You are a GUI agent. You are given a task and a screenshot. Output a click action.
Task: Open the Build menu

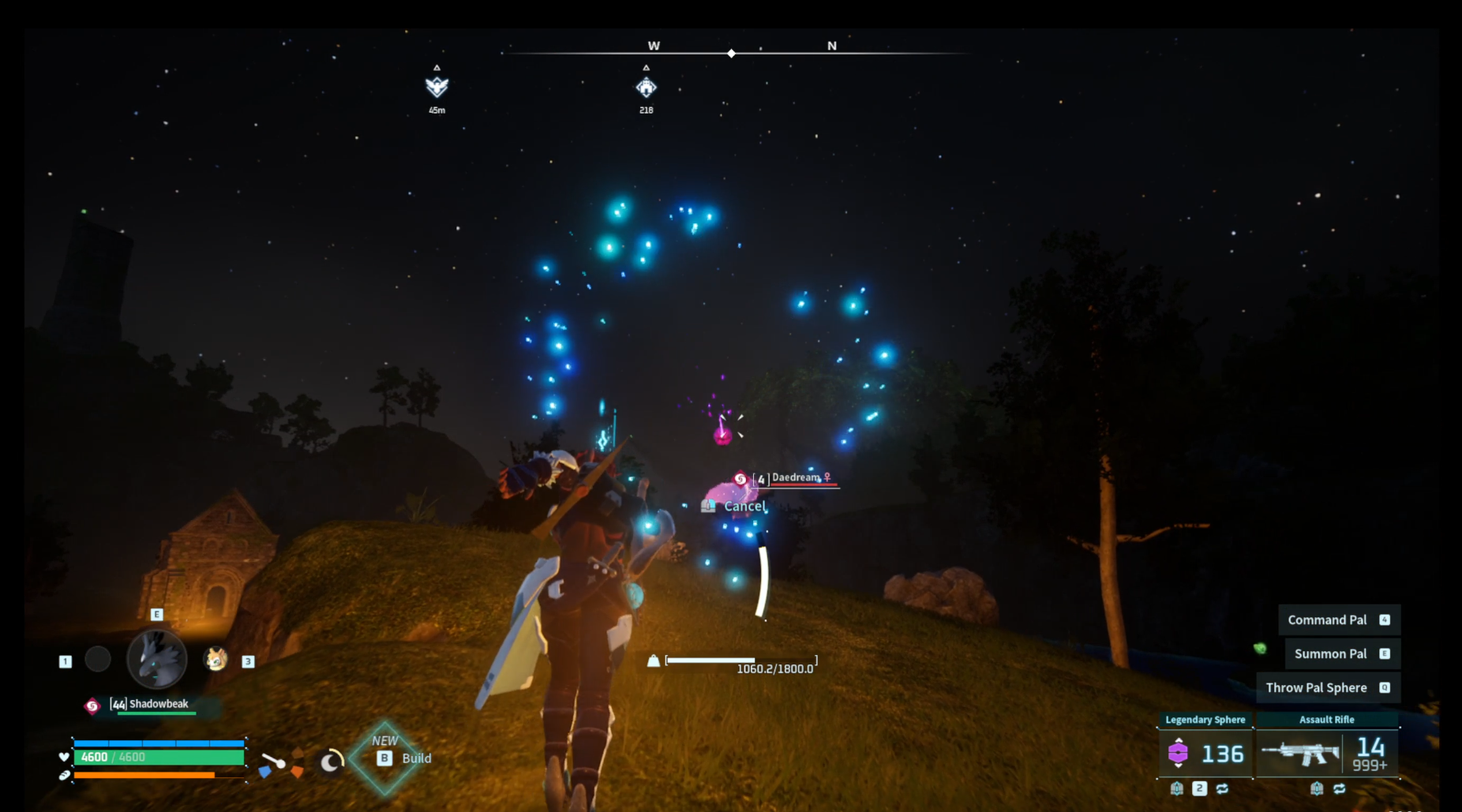(x=406, y=758)
